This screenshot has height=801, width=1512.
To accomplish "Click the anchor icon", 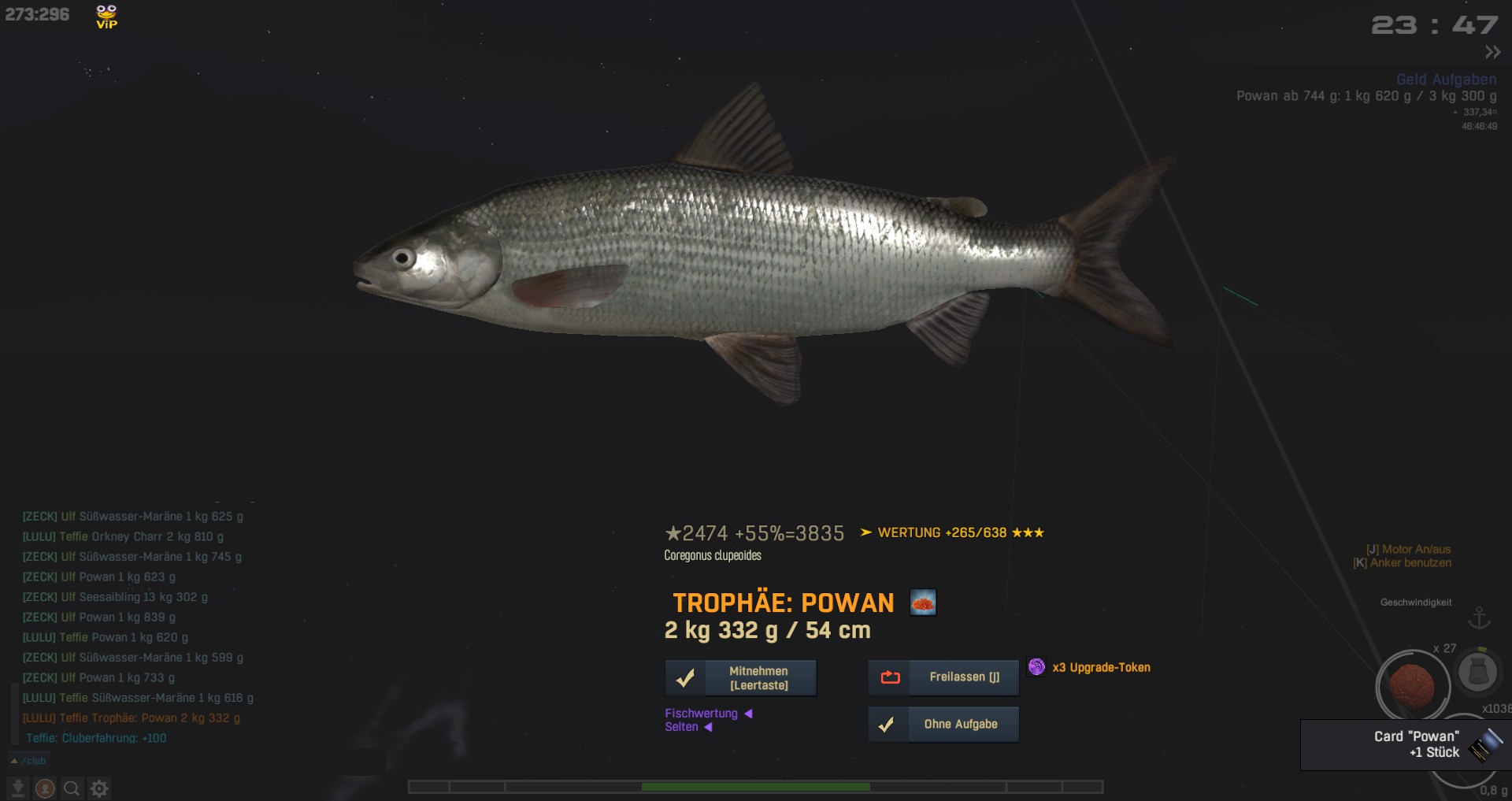I will click(x=1480, y=617).
